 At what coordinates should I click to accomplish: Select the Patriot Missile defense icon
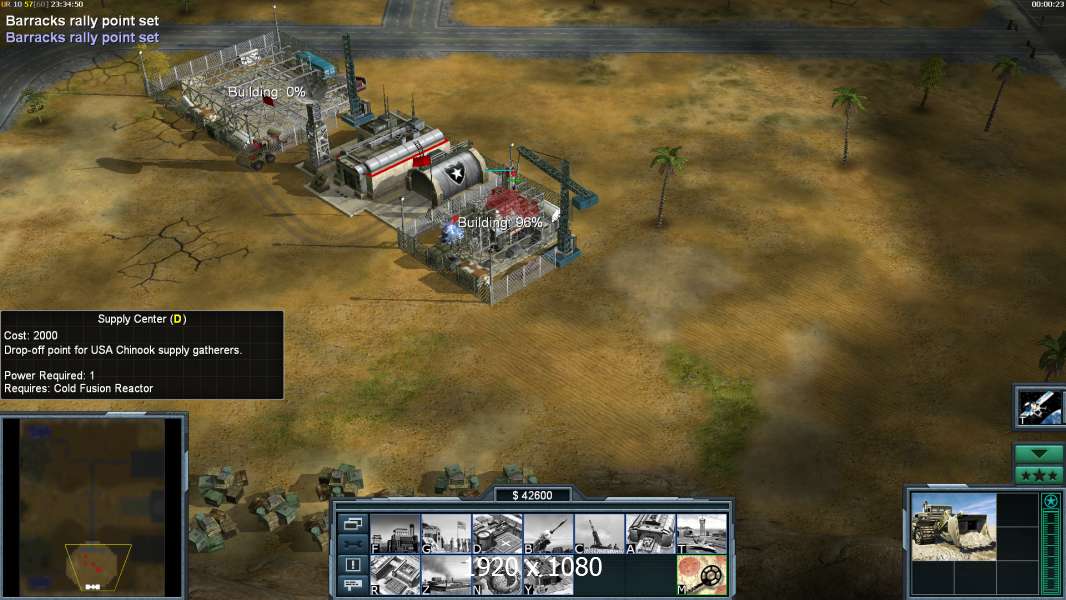(548, 534)
